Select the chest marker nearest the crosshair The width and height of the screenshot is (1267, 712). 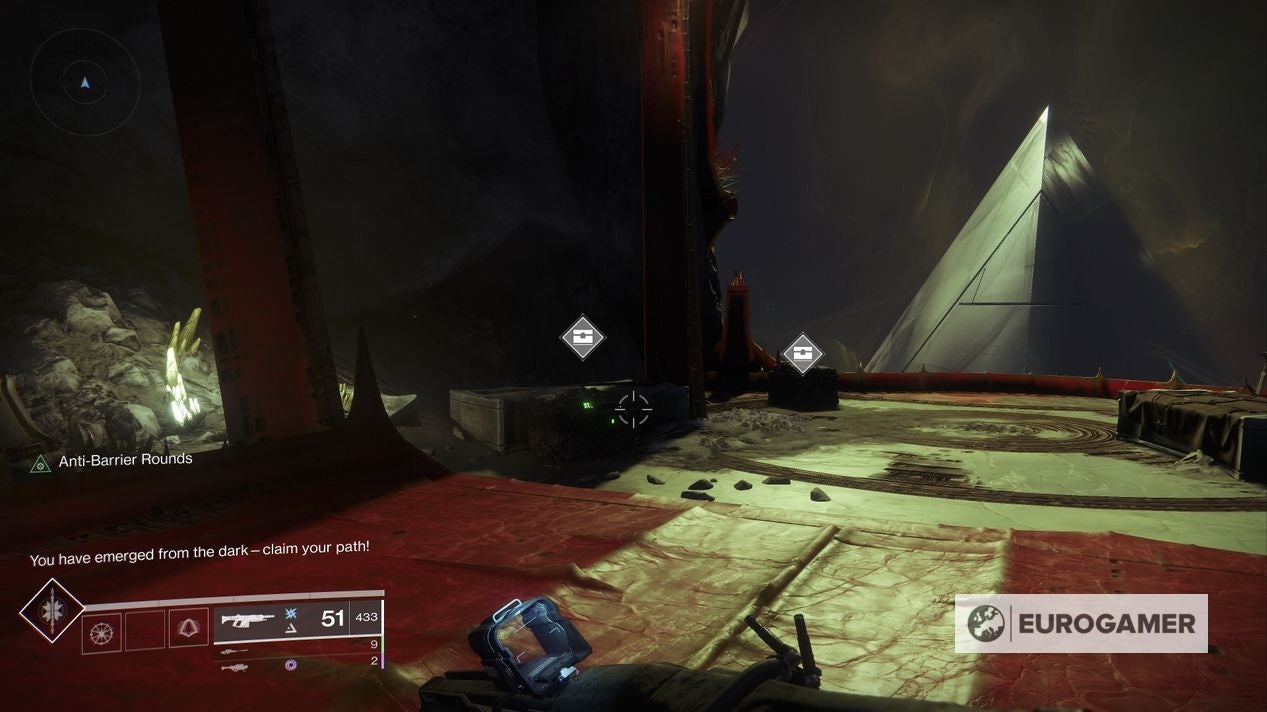583,337
